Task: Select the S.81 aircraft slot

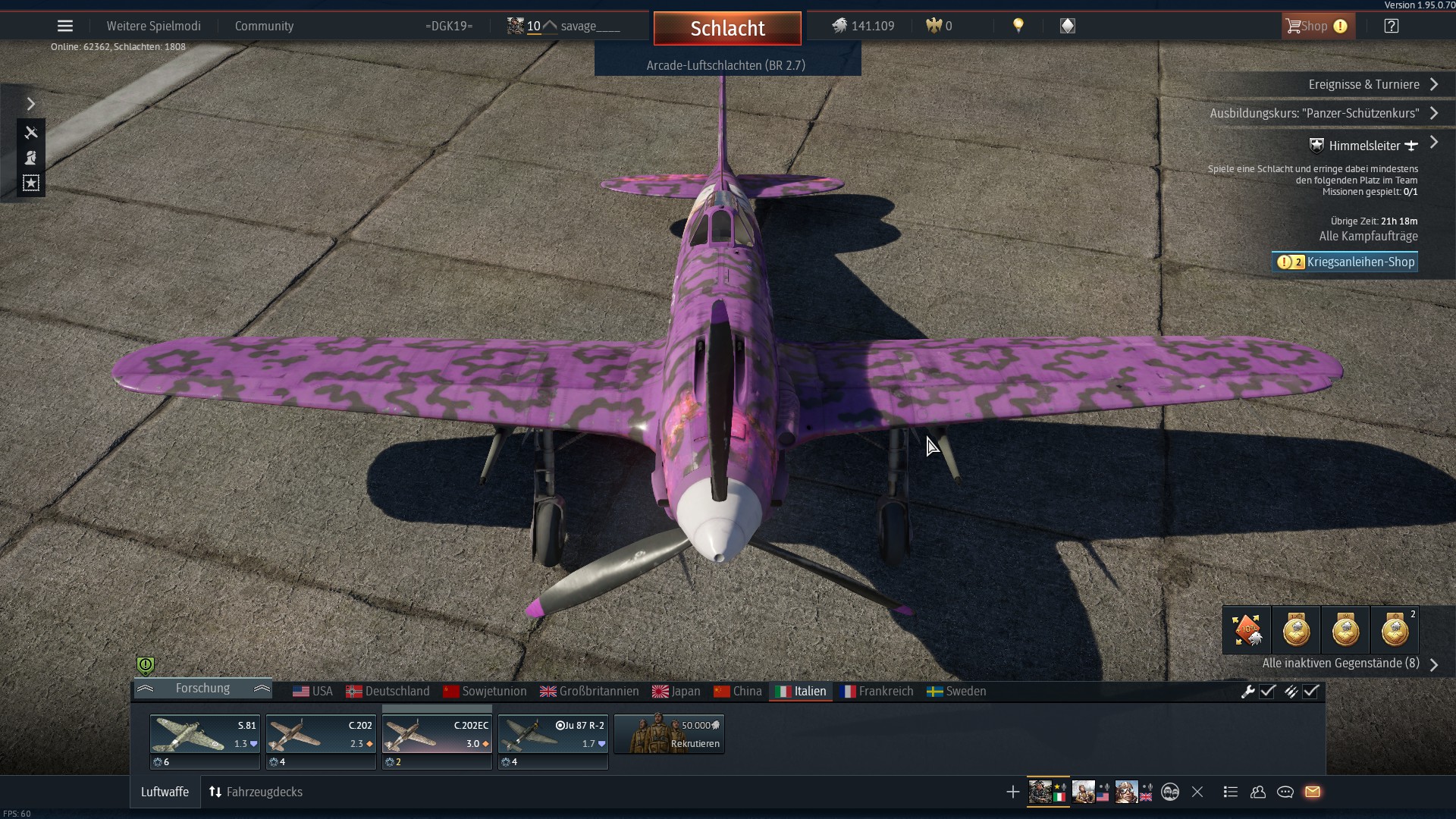Action: coord(204,734)
